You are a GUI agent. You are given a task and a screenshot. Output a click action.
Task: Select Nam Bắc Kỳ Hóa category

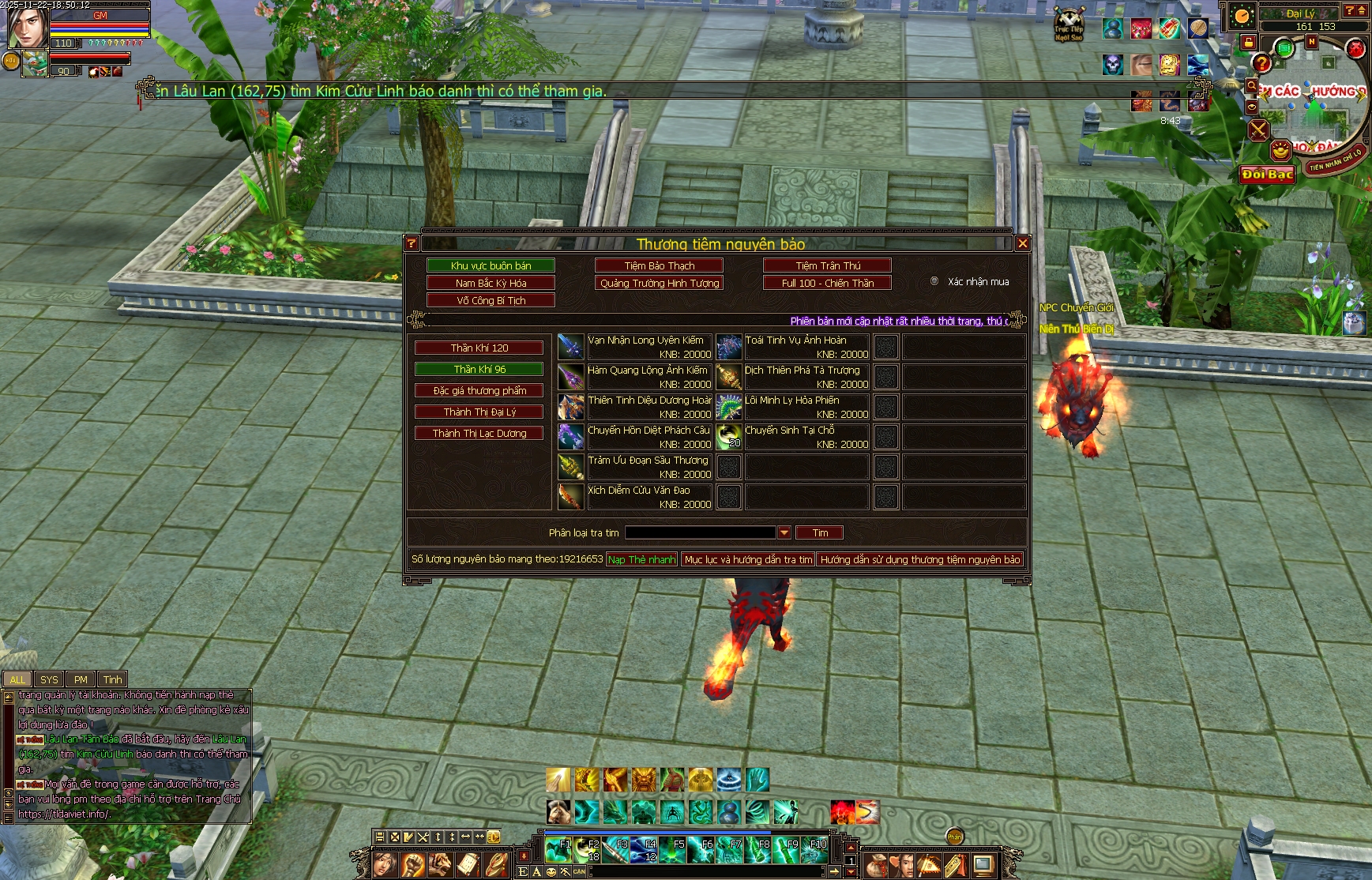pos(491,283)
